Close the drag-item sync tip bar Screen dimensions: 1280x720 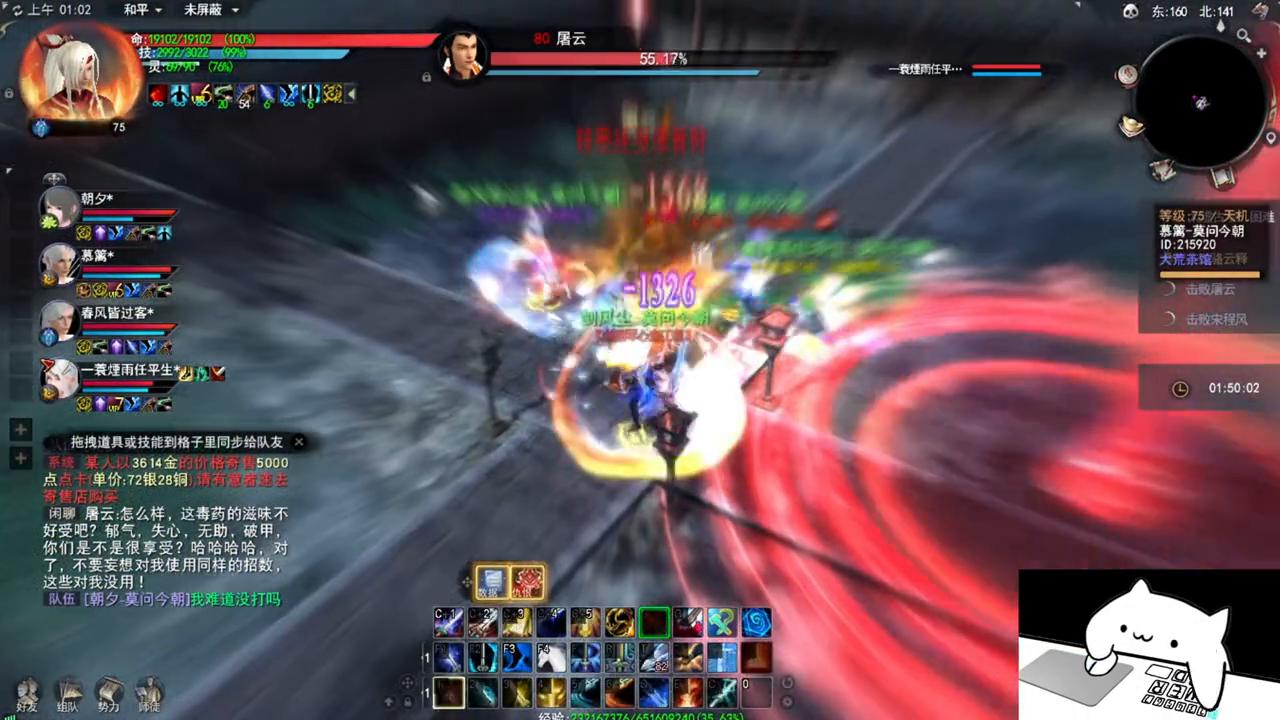click(298, 441)
